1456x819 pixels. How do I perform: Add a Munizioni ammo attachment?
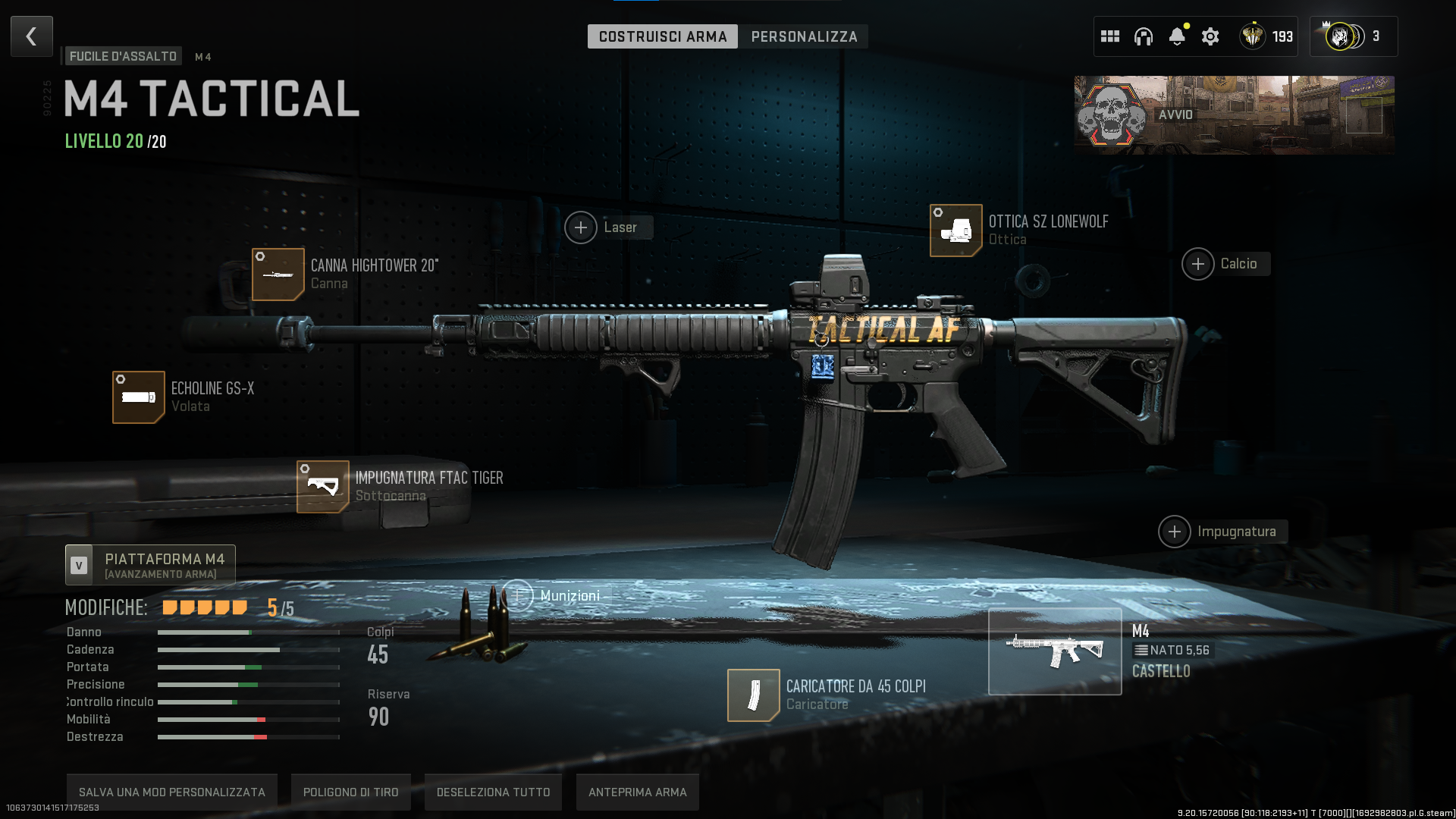click(x=519, y=596)
